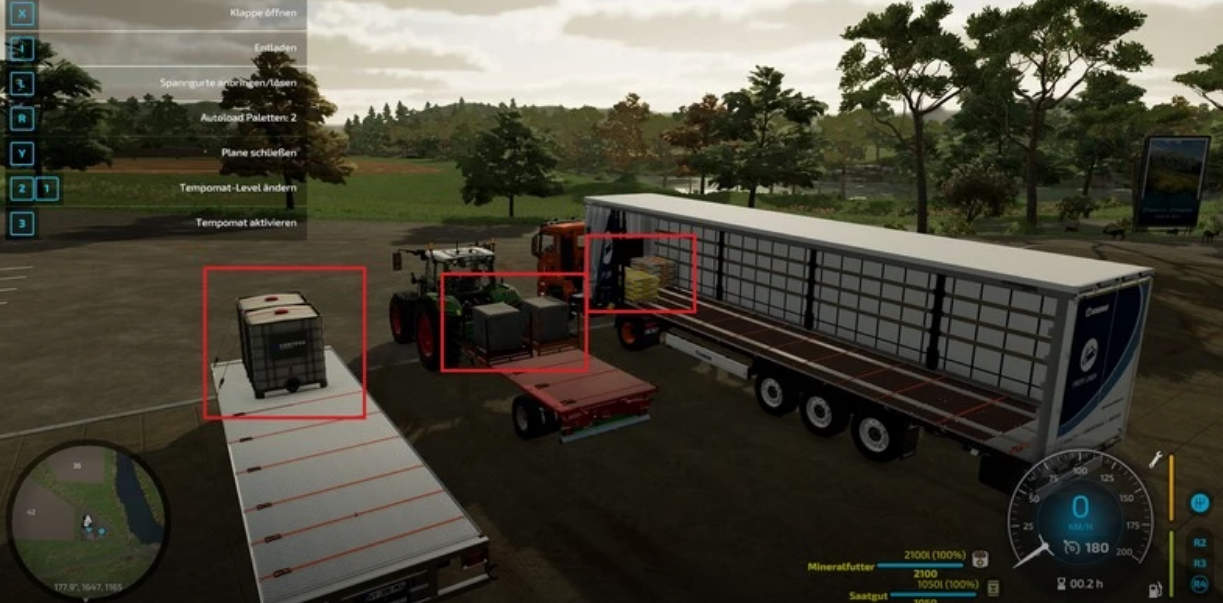Click the blue gear shift icon

coord(1199,504)
